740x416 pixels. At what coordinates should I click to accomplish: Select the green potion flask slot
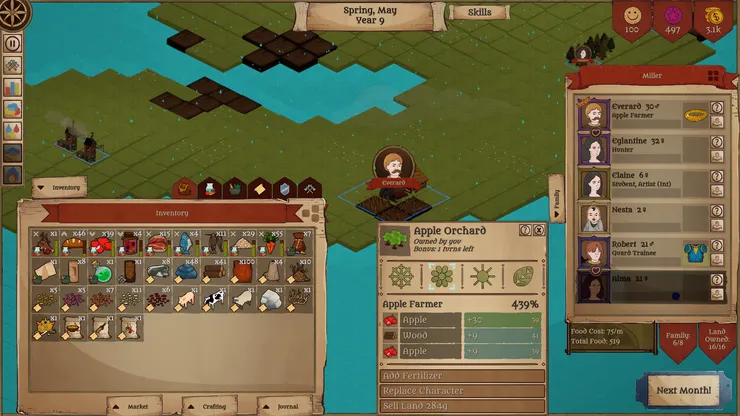pos(100,272)
